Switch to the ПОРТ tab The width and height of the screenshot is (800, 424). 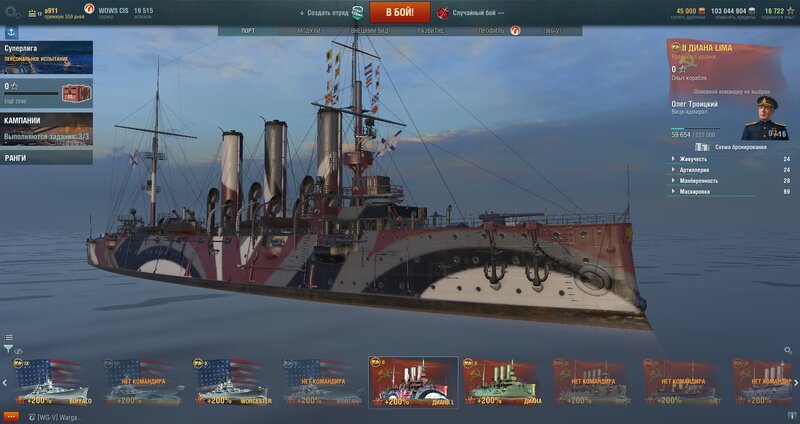(248, 31)
